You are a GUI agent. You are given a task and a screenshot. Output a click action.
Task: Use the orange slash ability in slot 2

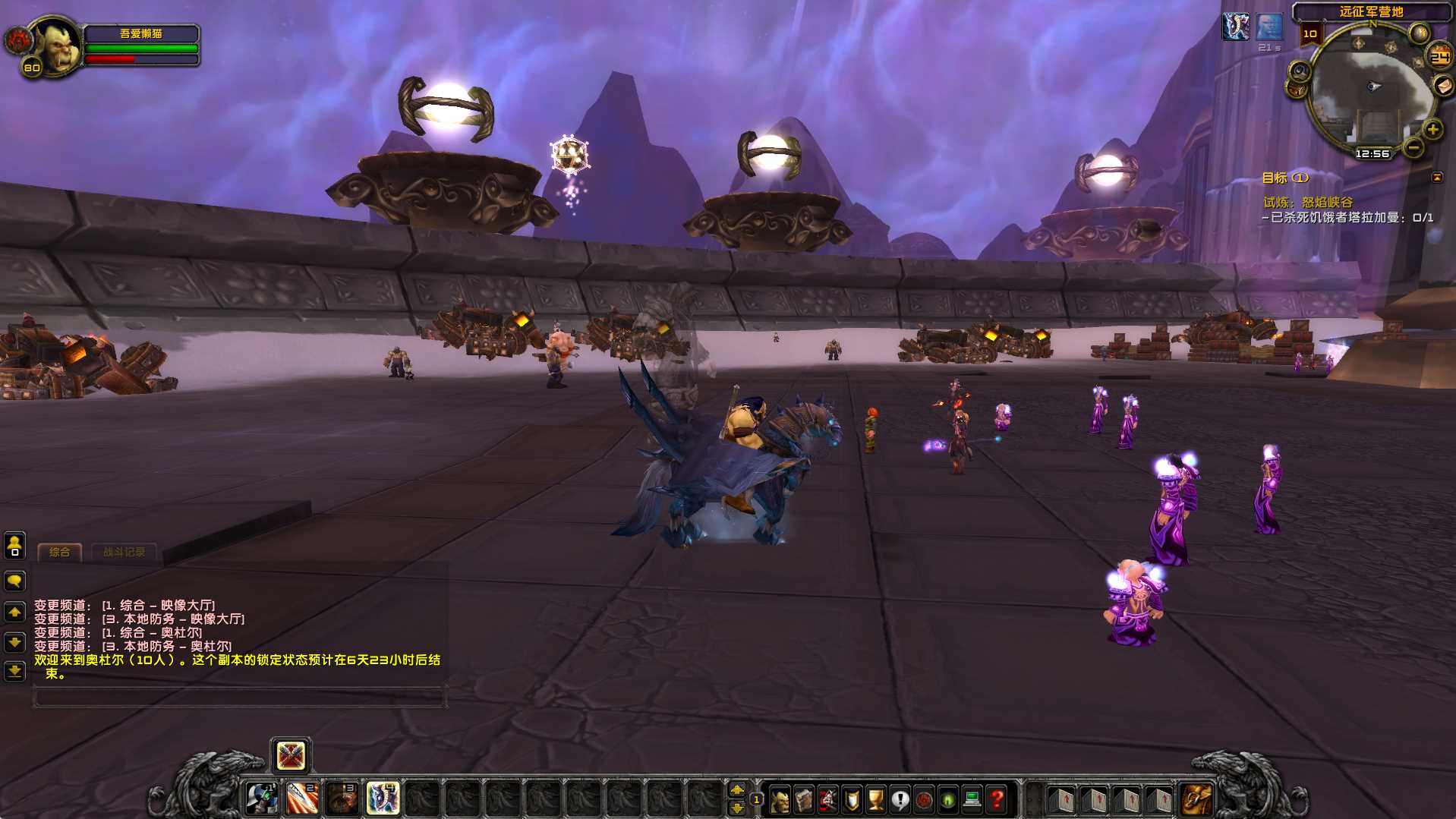(x=302, y=799)
